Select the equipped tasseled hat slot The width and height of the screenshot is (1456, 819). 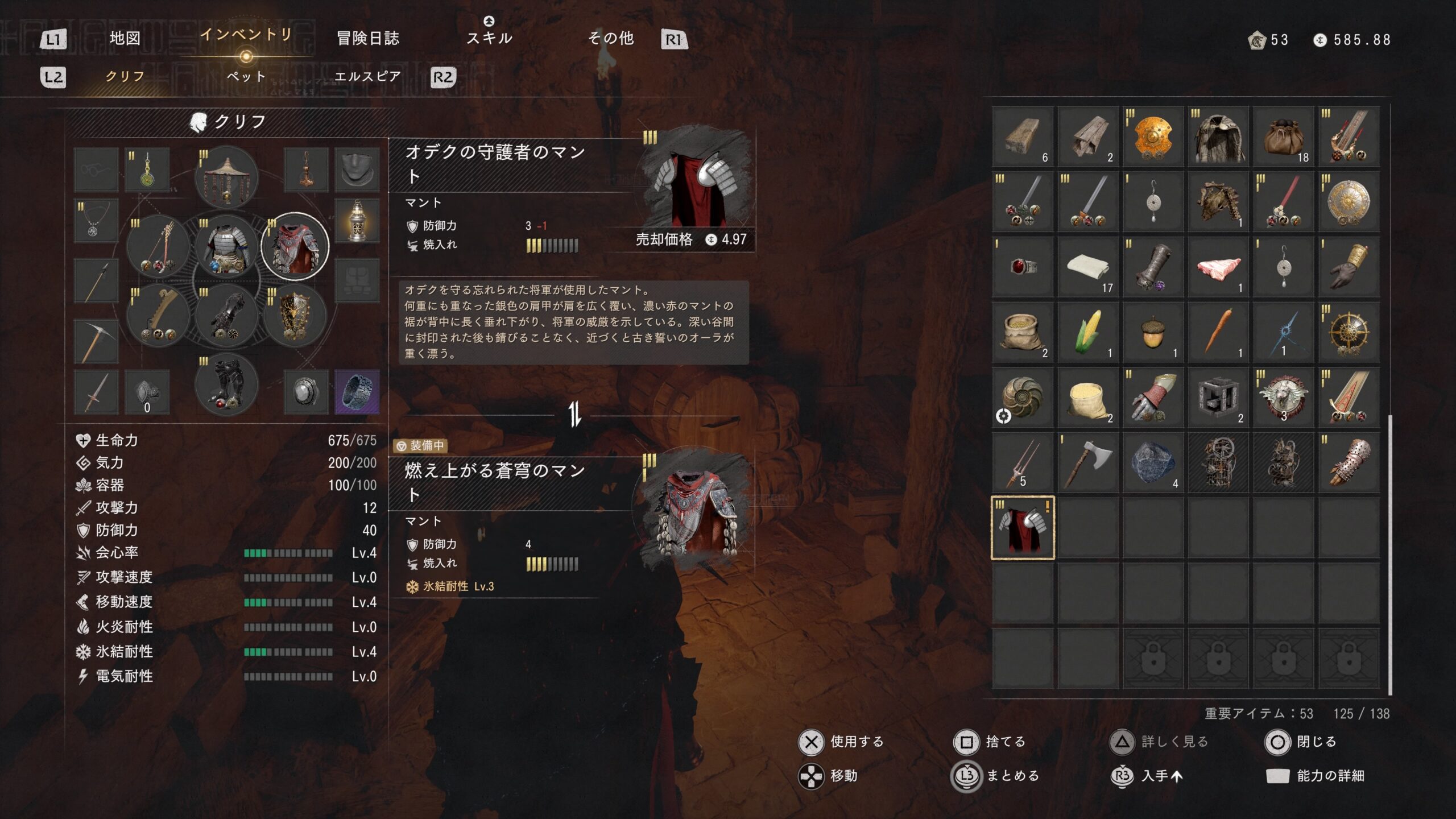(x=226, y=177)
